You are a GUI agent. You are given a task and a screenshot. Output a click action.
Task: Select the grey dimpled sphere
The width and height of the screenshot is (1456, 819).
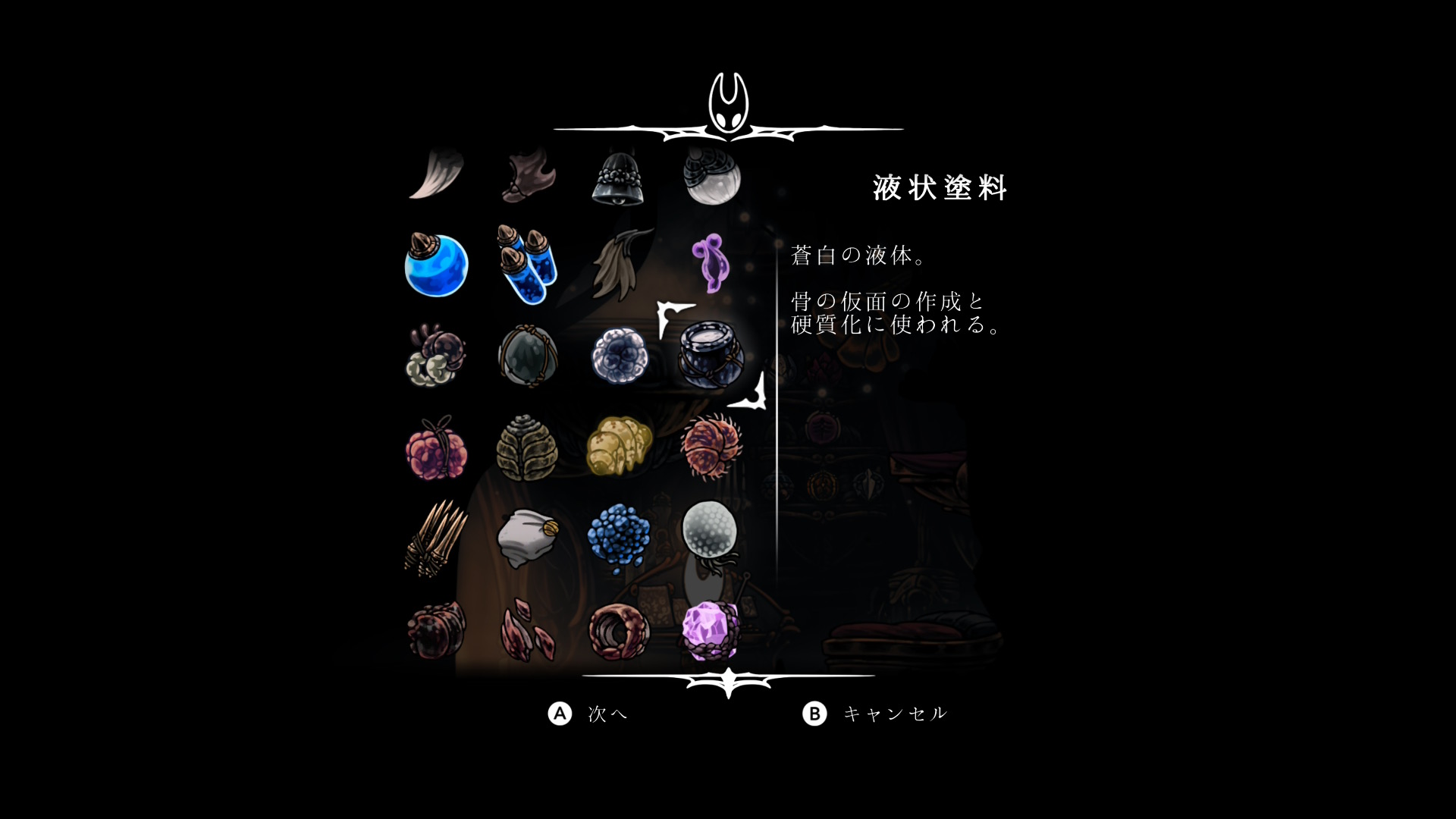[710, 531]
